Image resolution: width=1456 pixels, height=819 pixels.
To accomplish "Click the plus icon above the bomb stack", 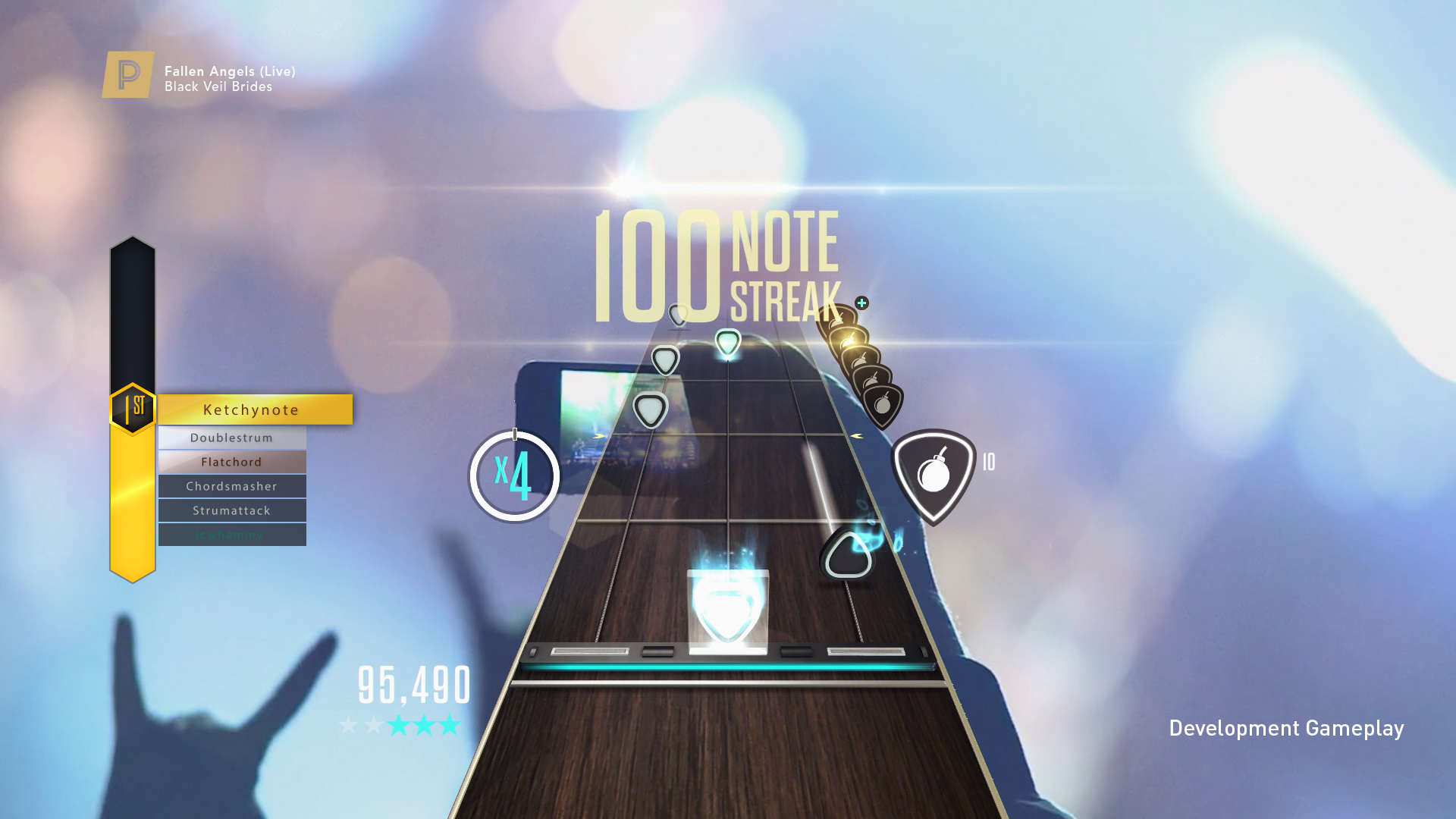I will pos(861,301).
